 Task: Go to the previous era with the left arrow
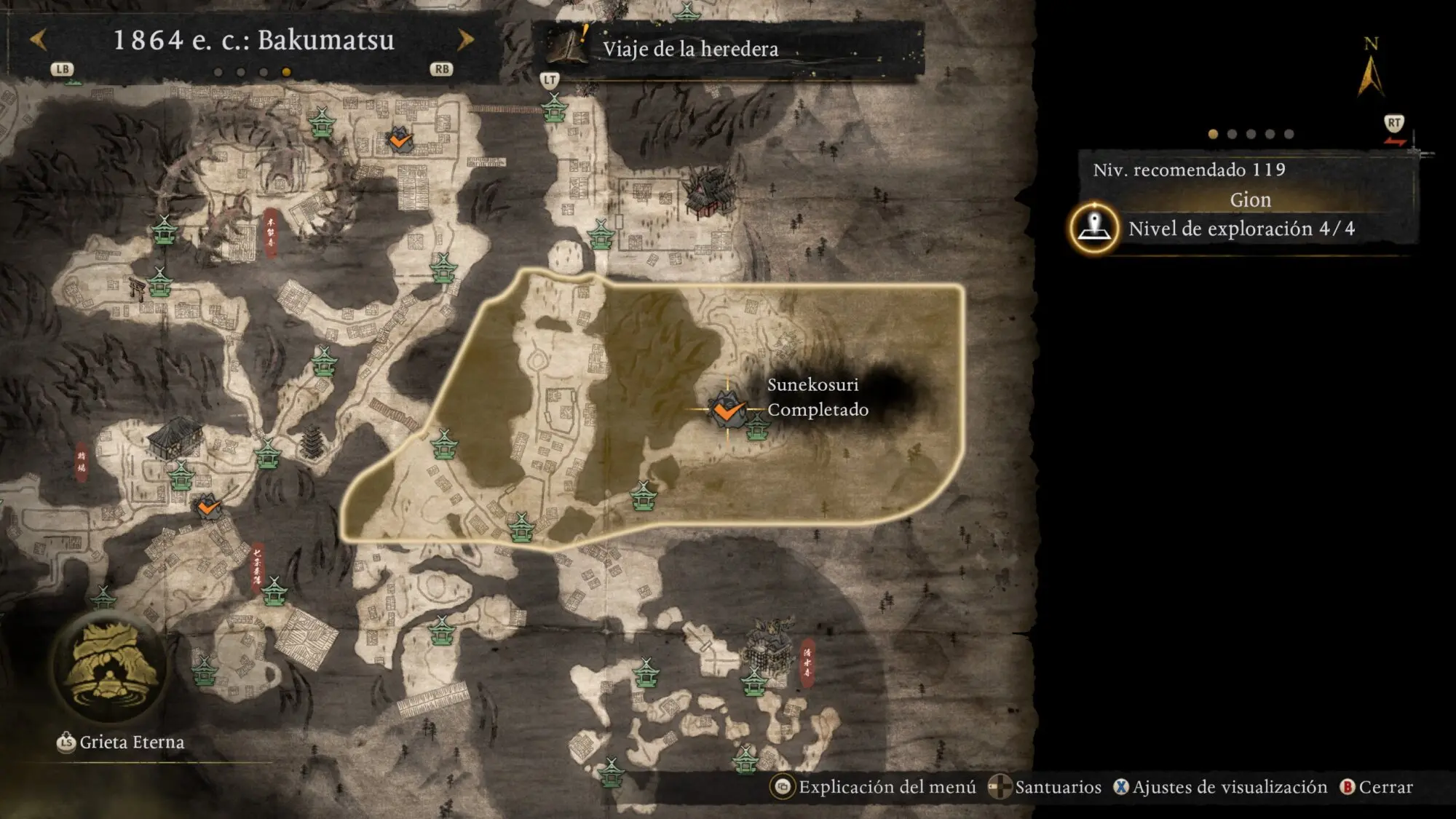pos(39,39)
